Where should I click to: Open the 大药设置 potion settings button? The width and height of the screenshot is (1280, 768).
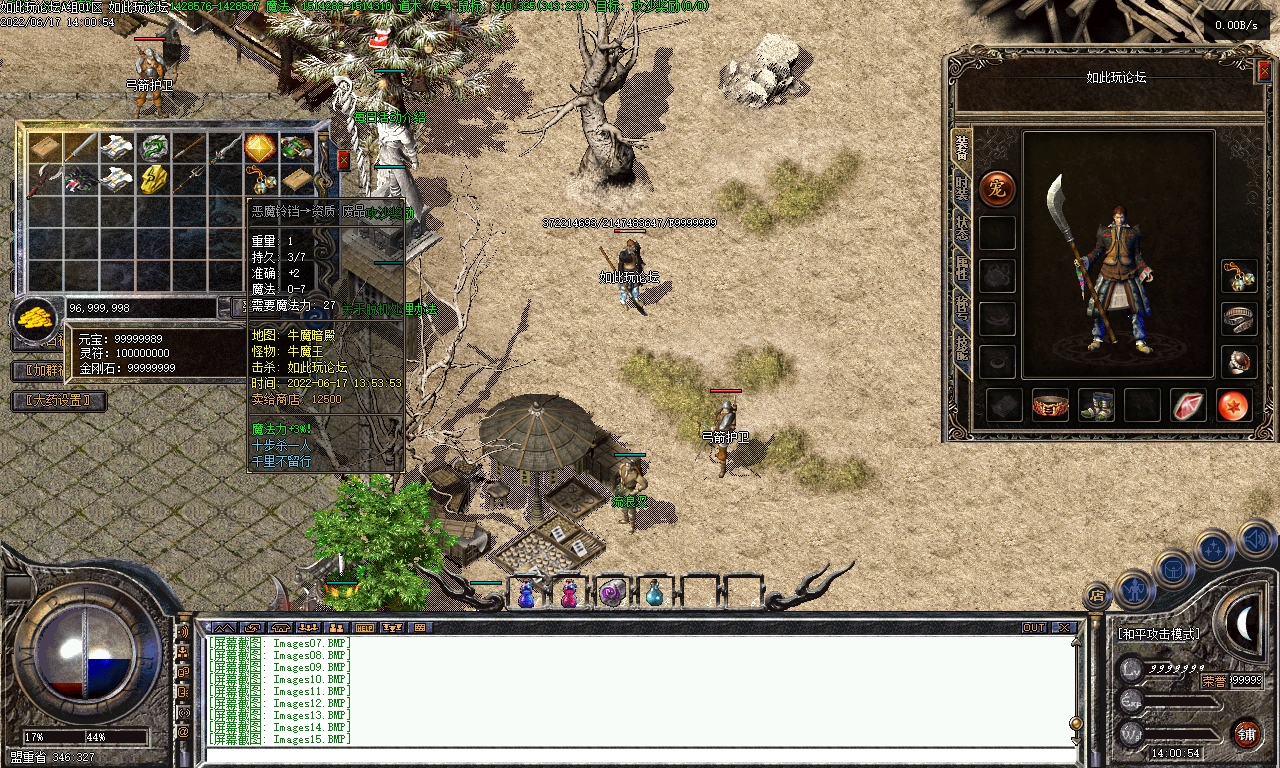point(58,401)
